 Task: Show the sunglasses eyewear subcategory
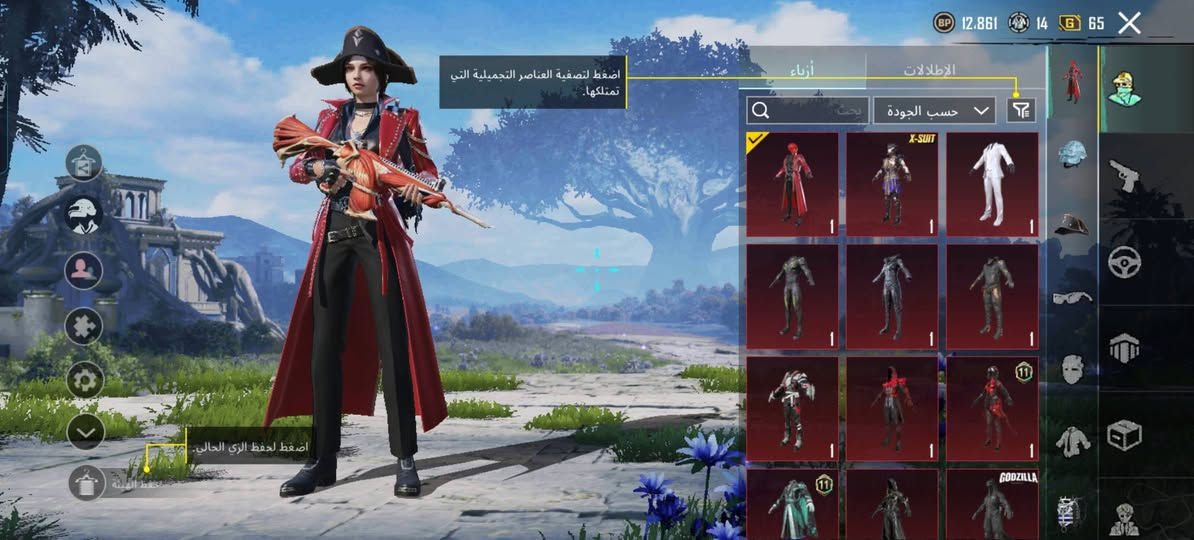coord(1072,296)
